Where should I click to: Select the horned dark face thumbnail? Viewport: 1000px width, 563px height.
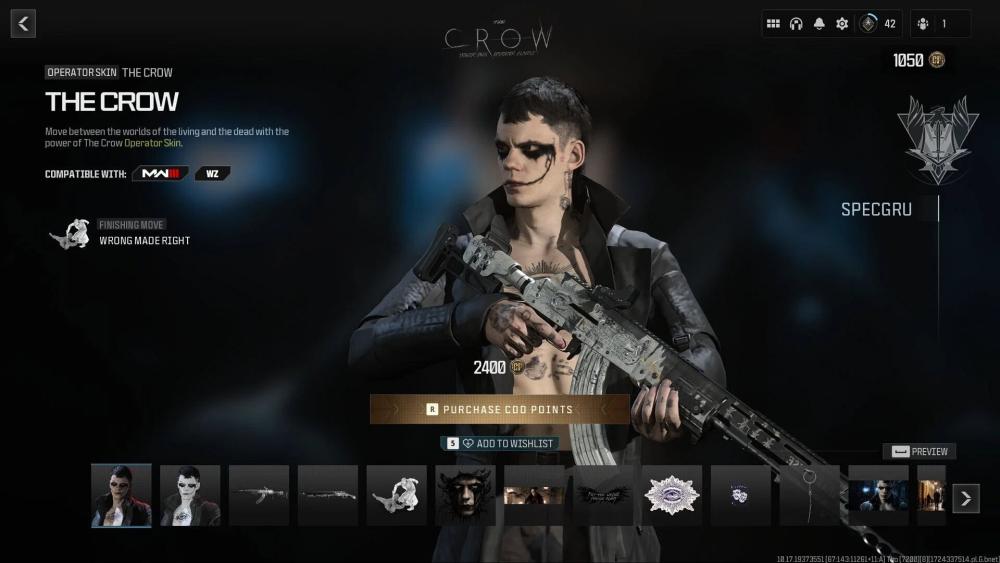click(x=465, y=495)
